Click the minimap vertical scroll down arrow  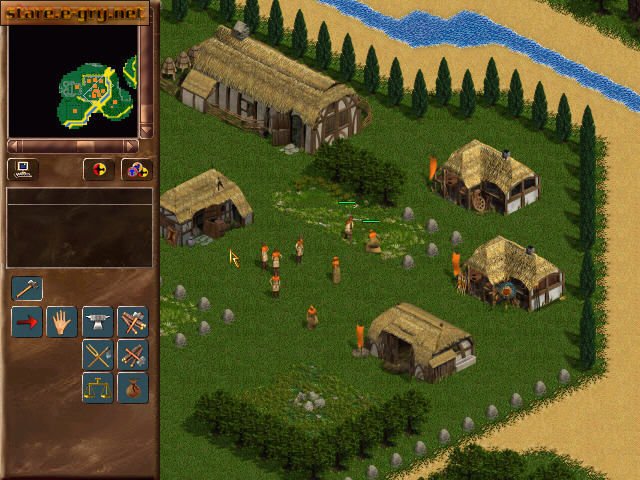[x=146, y=131]
